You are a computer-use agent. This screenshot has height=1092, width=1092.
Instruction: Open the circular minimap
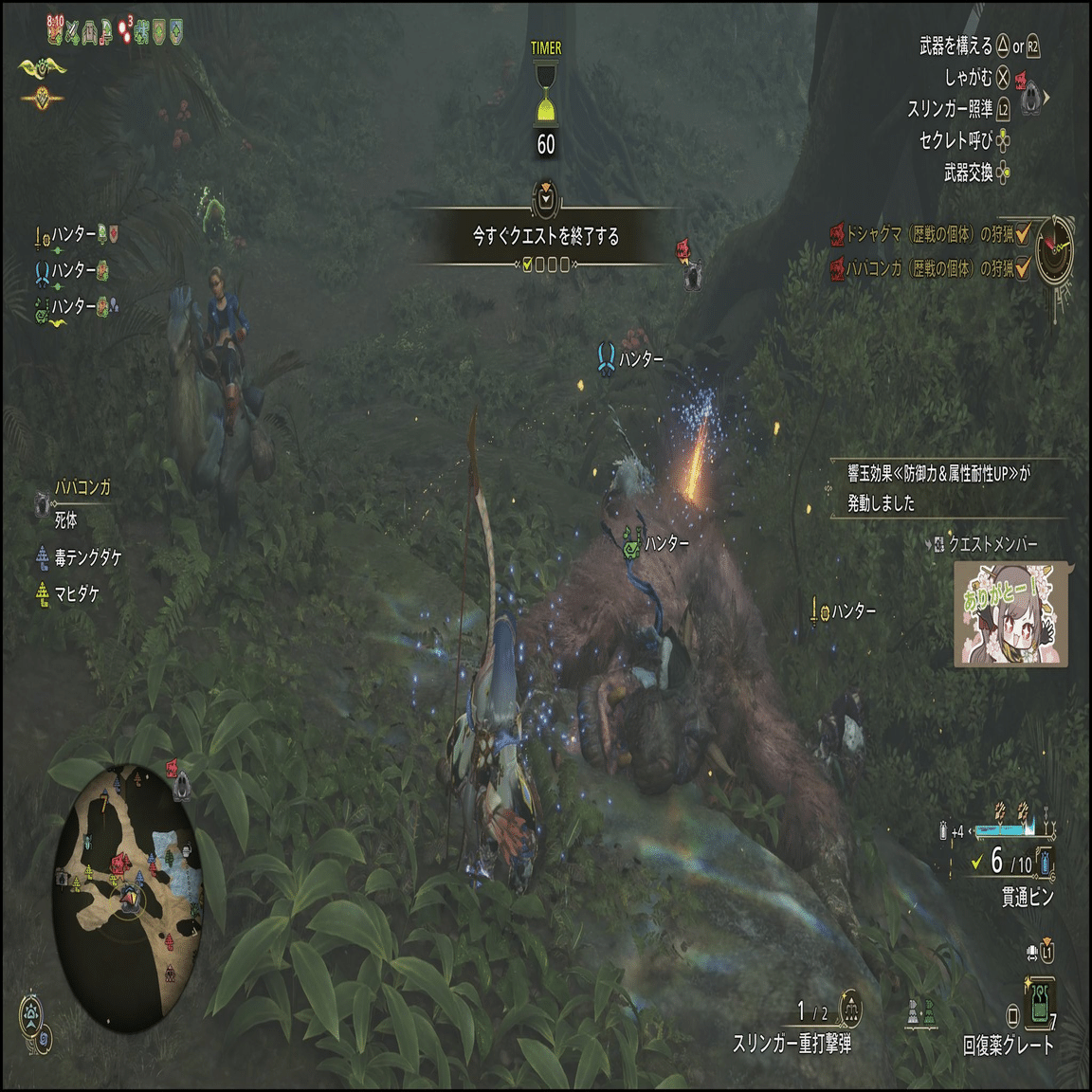point(129,897)
